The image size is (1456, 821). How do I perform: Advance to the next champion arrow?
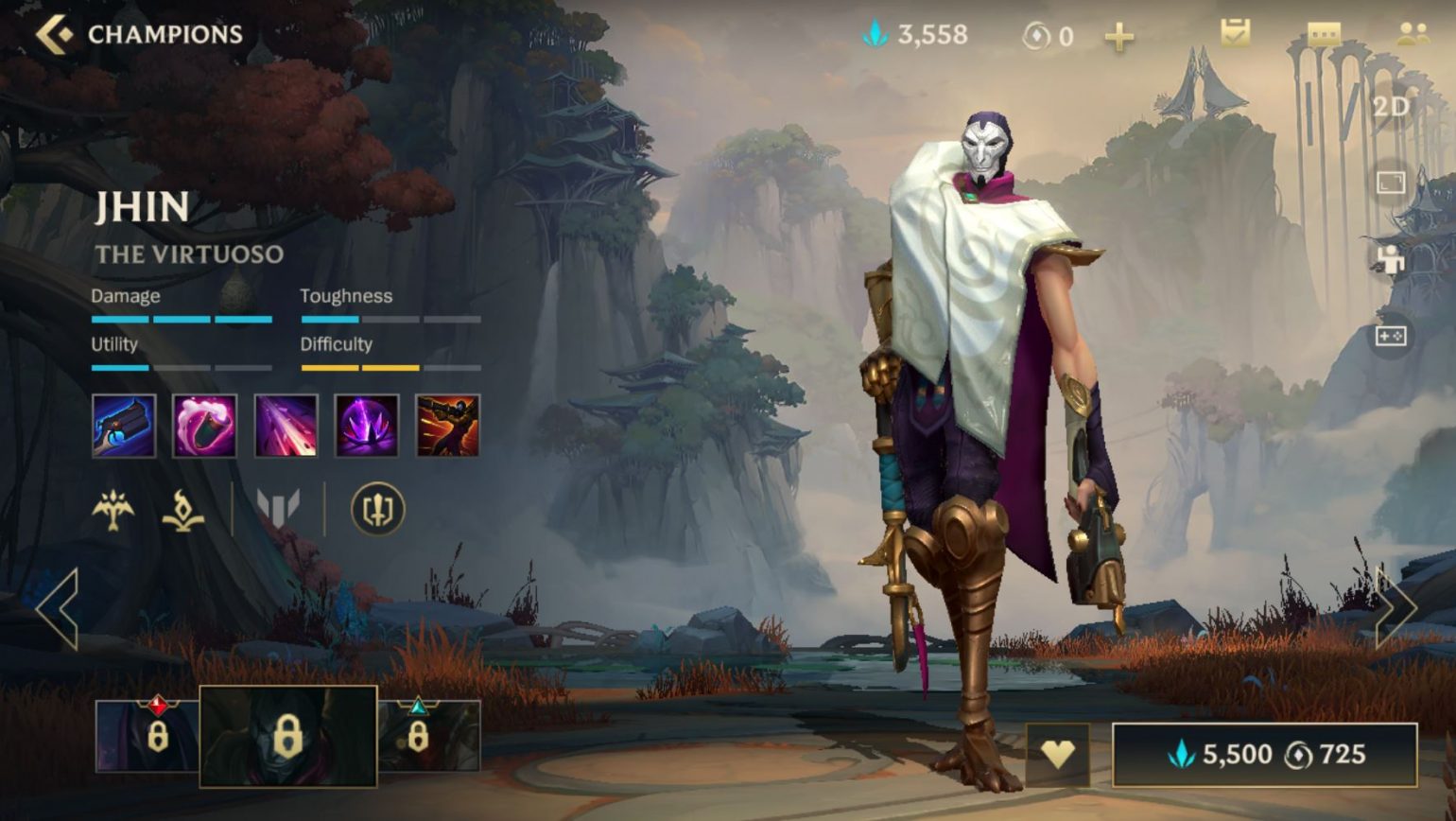pyautogui.click(x=1395, y=608)
